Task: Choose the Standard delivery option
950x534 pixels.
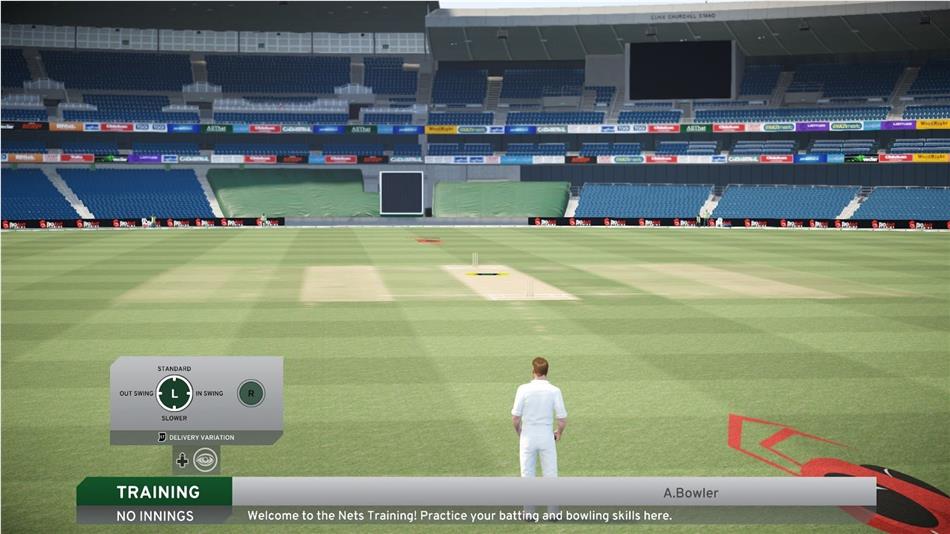Action: [x=174, y=369]
